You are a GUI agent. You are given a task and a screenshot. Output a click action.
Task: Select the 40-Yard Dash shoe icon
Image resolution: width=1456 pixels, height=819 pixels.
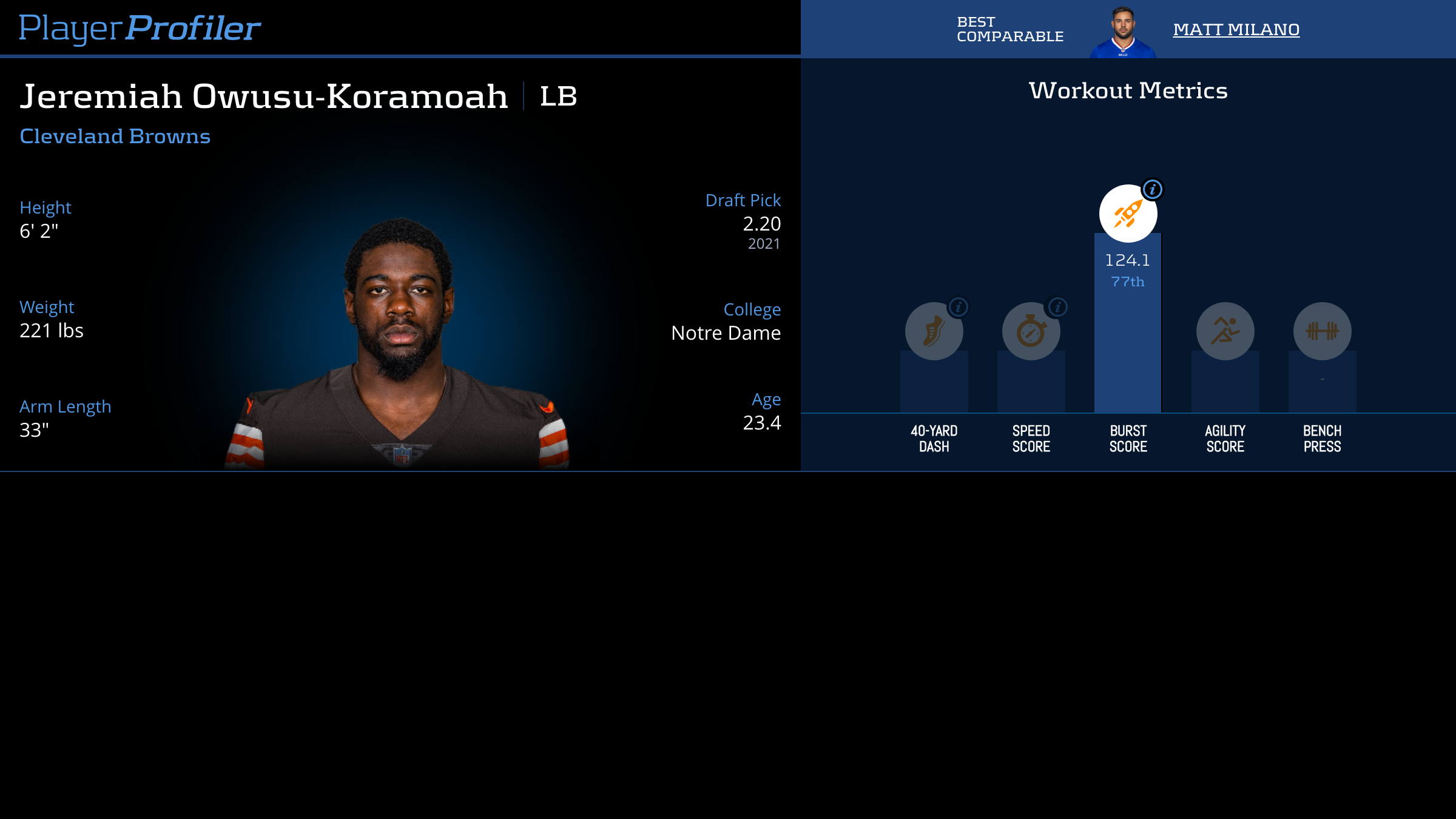(934, 331)
